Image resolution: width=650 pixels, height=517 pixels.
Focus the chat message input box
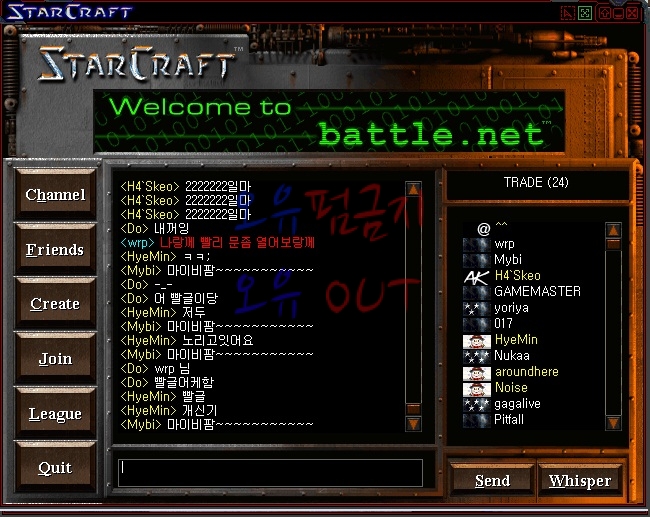[270, 472]
